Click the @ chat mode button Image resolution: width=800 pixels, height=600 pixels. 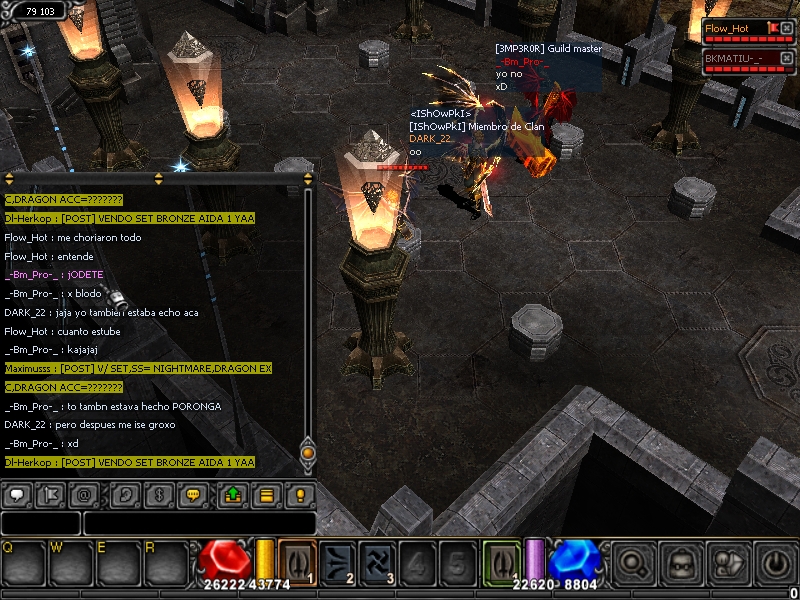(82, 494)
